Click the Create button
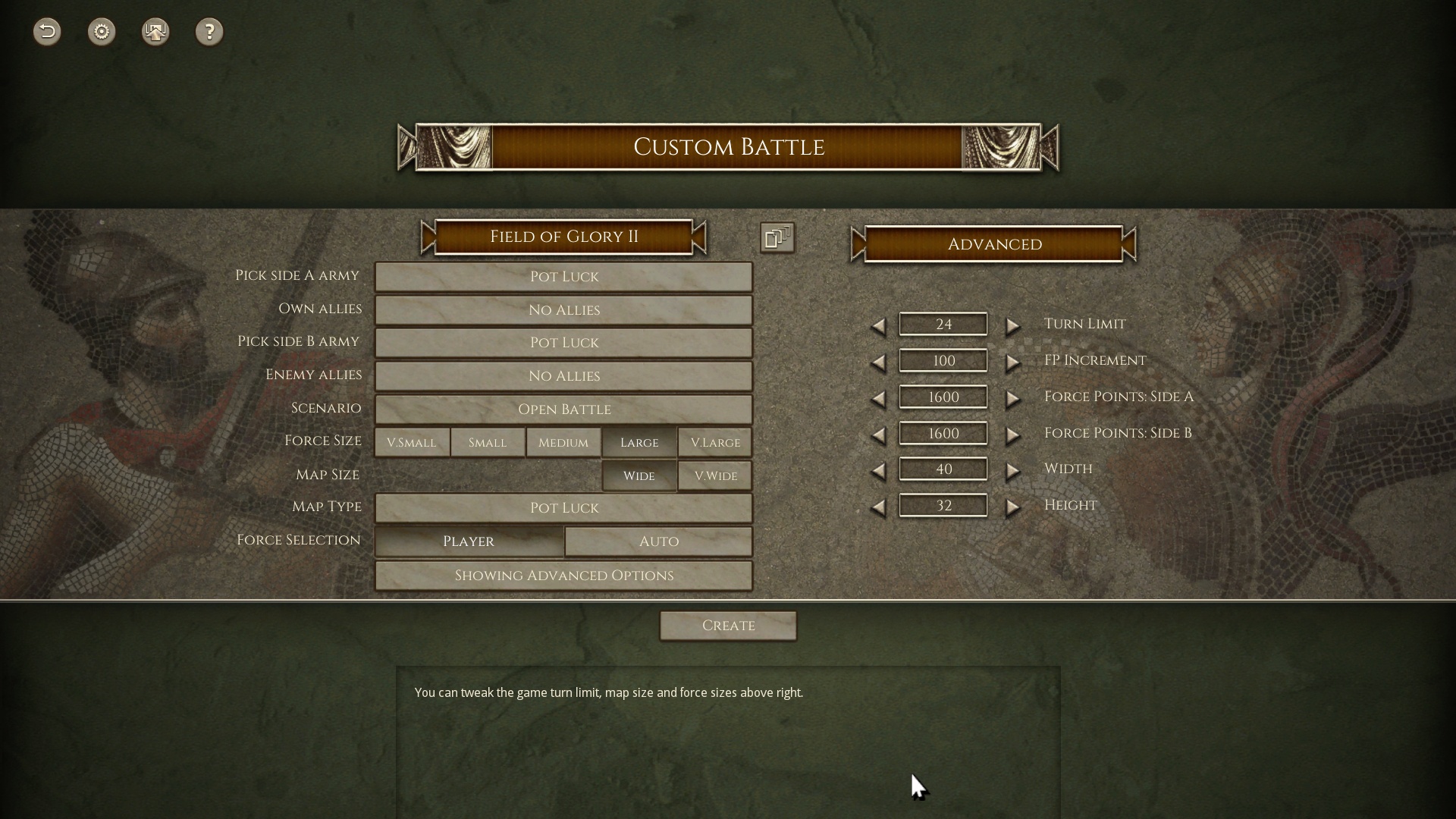This screenshot has width=1456, height=819. (x=727, y=625)
